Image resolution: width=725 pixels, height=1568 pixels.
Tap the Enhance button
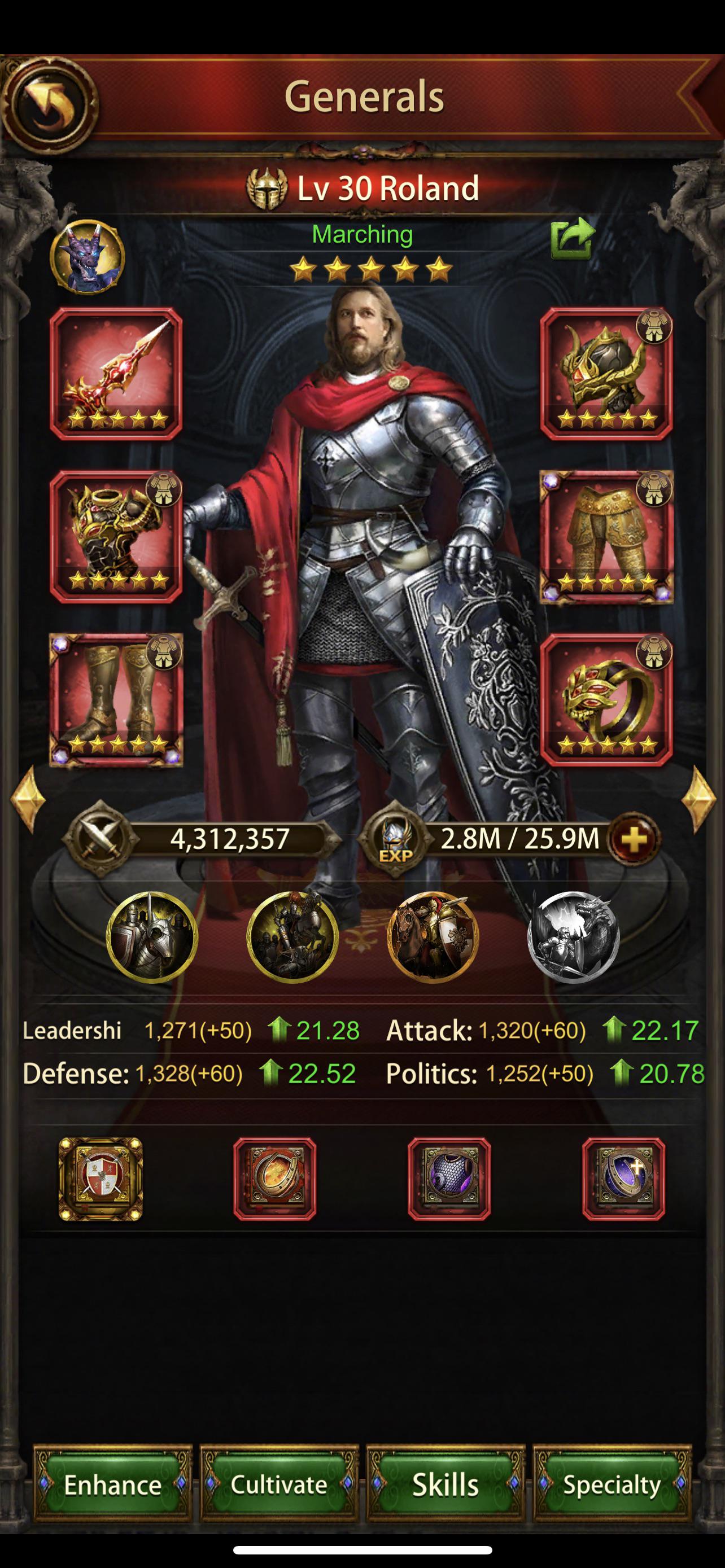(113, 1485)
